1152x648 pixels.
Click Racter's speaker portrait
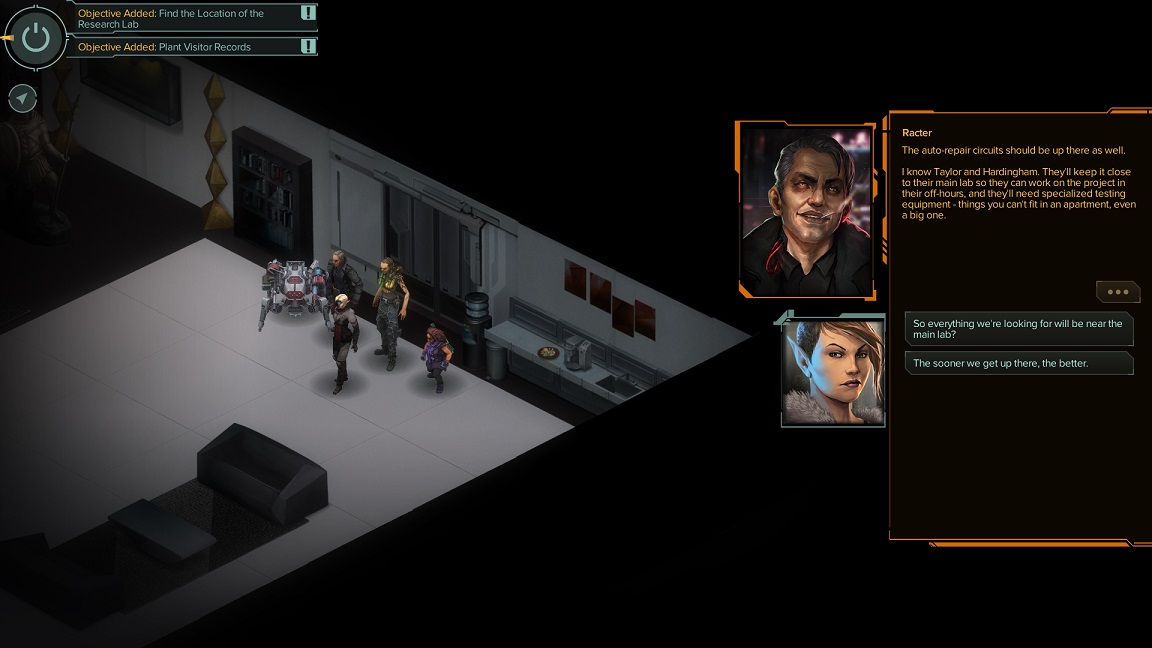tap(805, 210)
